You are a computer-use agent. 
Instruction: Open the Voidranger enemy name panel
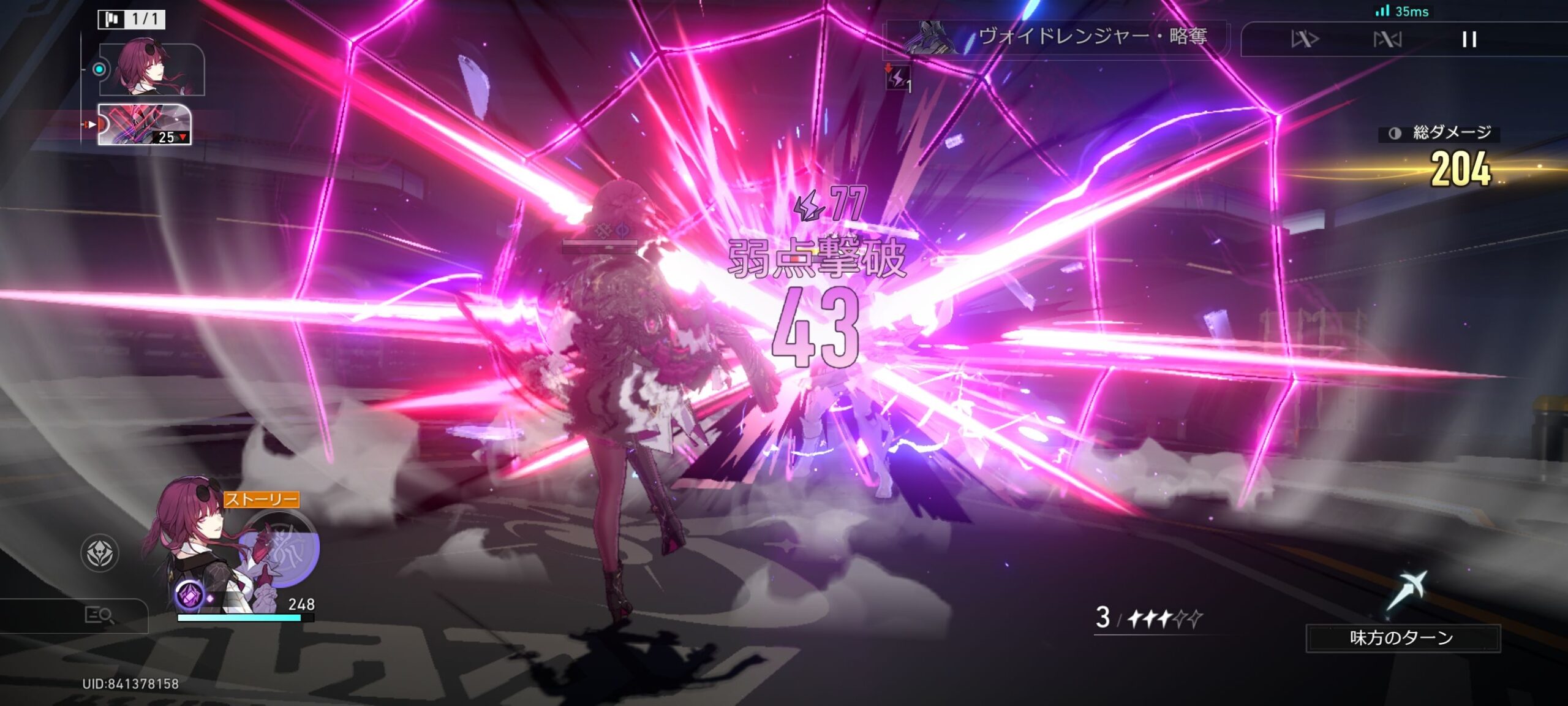[1057, 37]
